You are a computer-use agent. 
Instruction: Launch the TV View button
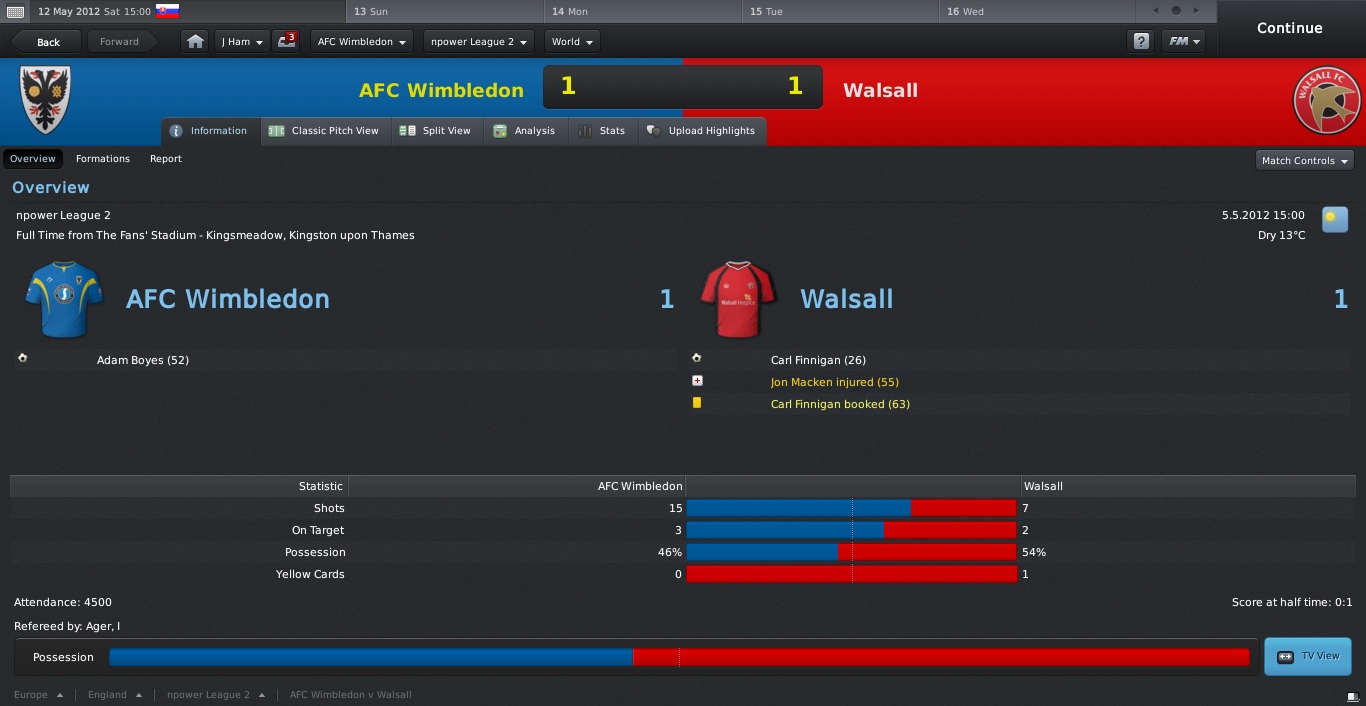pyautogui.click(x=1308, y=656)
